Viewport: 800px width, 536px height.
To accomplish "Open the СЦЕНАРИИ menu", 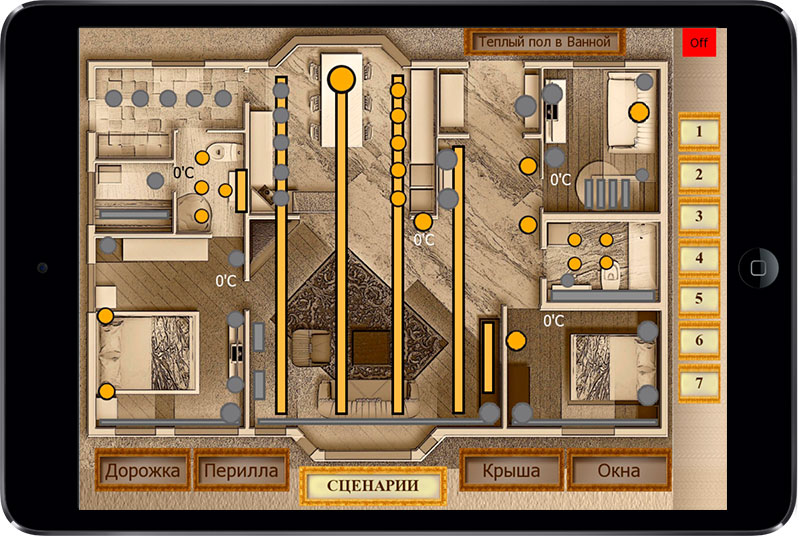I will click(x=372, y=486).
